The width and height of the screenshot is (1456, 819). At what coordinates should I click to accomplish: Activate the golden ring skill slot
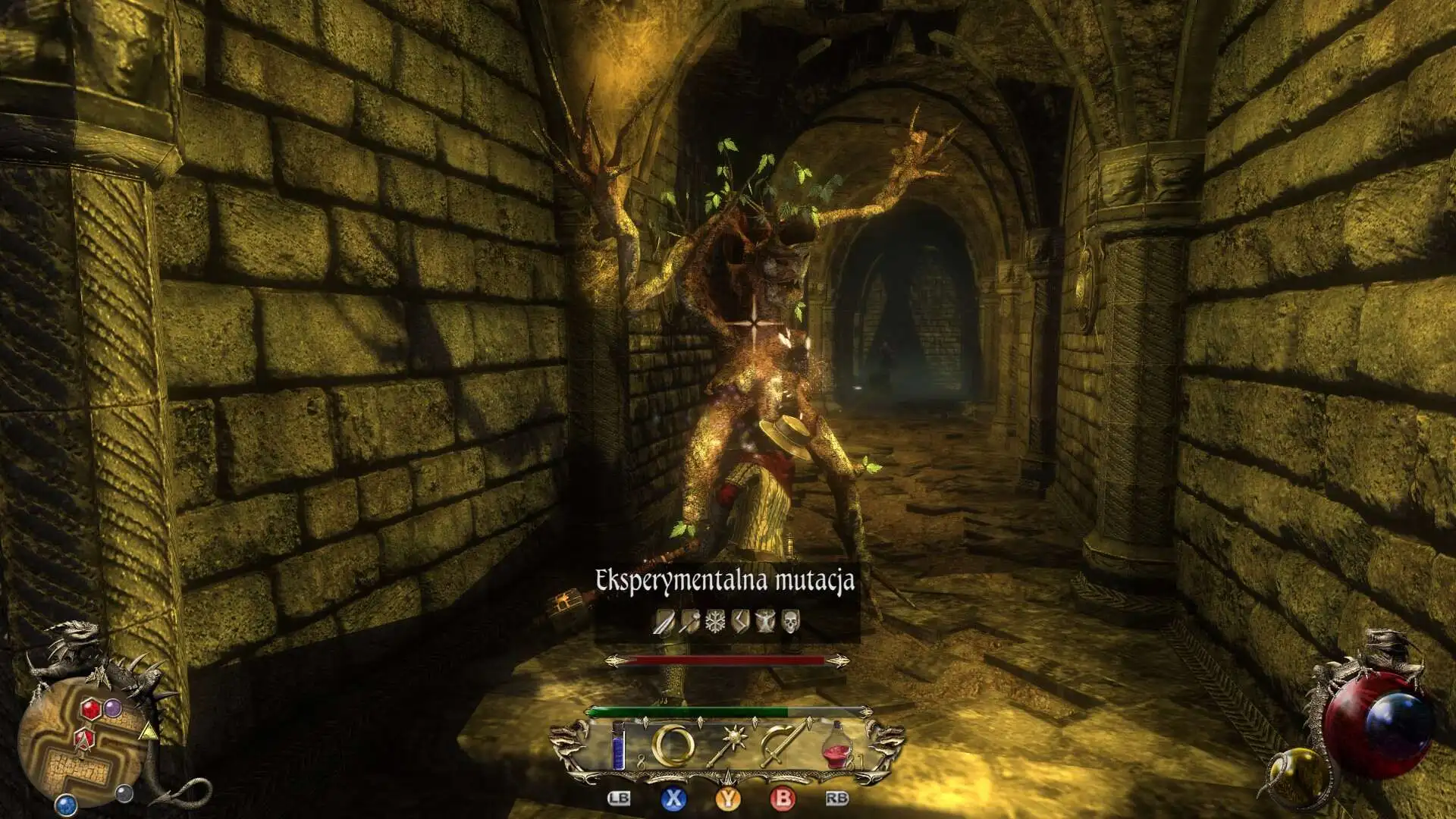tap(673, 745)
